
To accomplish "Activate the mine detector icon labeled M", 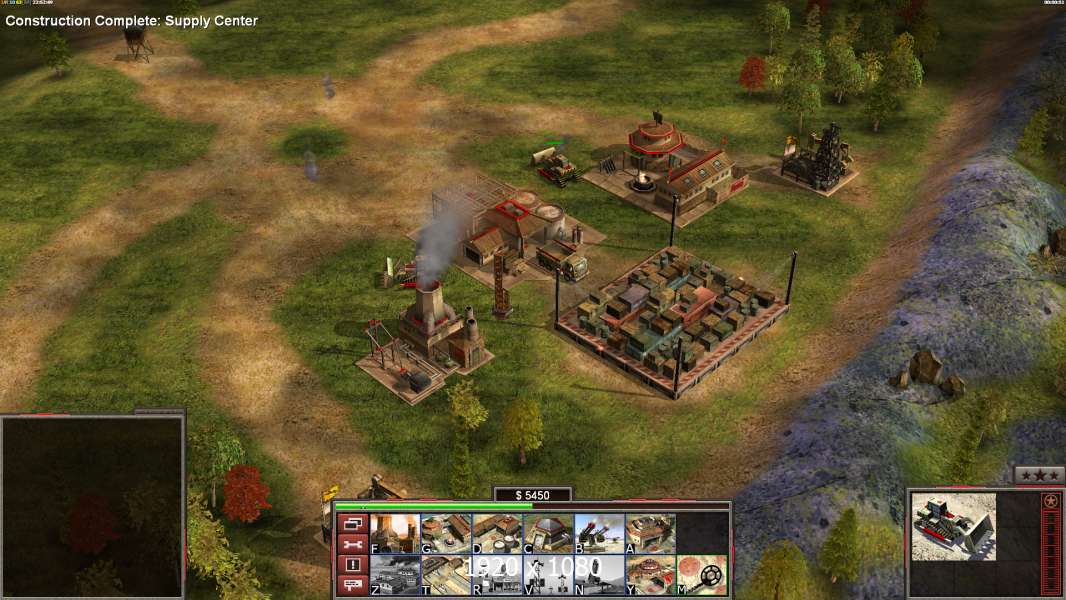I will tap(701, 575).
